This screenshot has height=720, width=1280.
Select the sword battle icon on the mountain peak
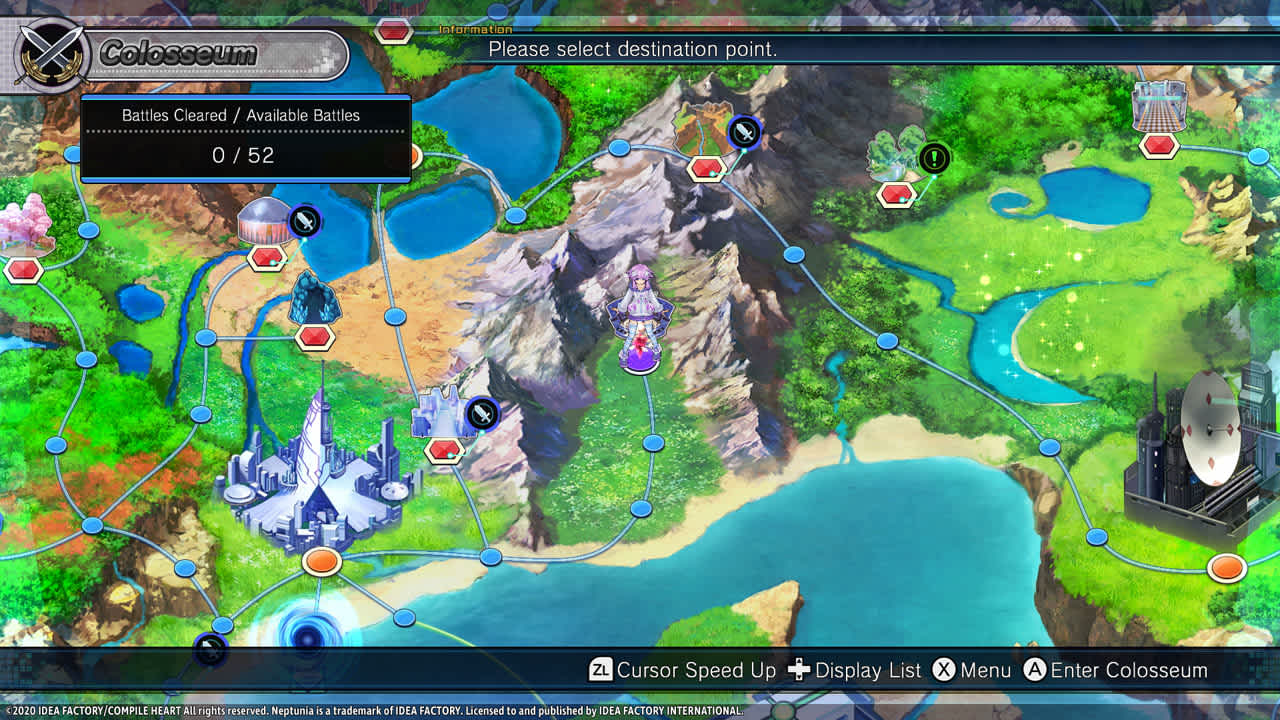pyautogui.click(x=743, y=131)
